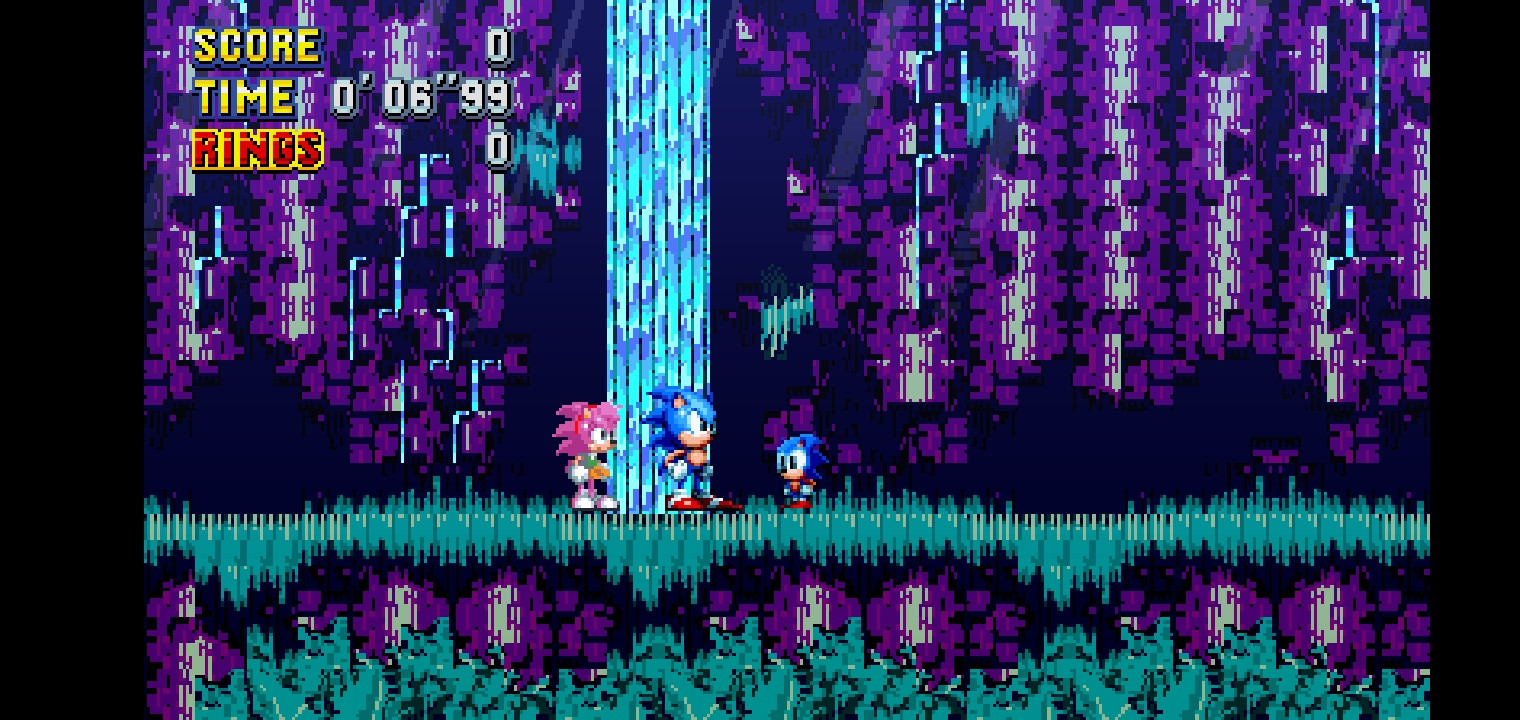Click the timer reading 0'06"99
This screenshot has height=720, width=1520.
(420, 97)
